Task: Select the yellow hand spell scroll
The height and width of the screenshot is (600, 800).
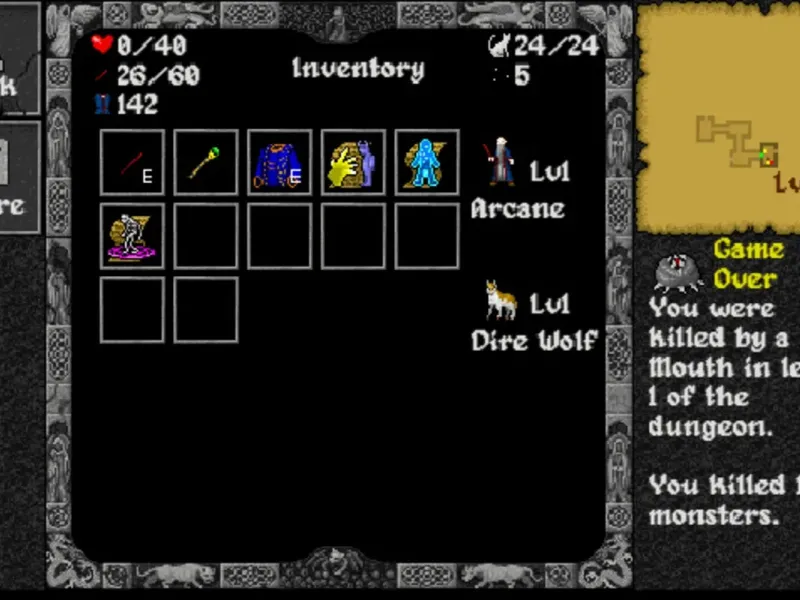Action: point(354,162)
